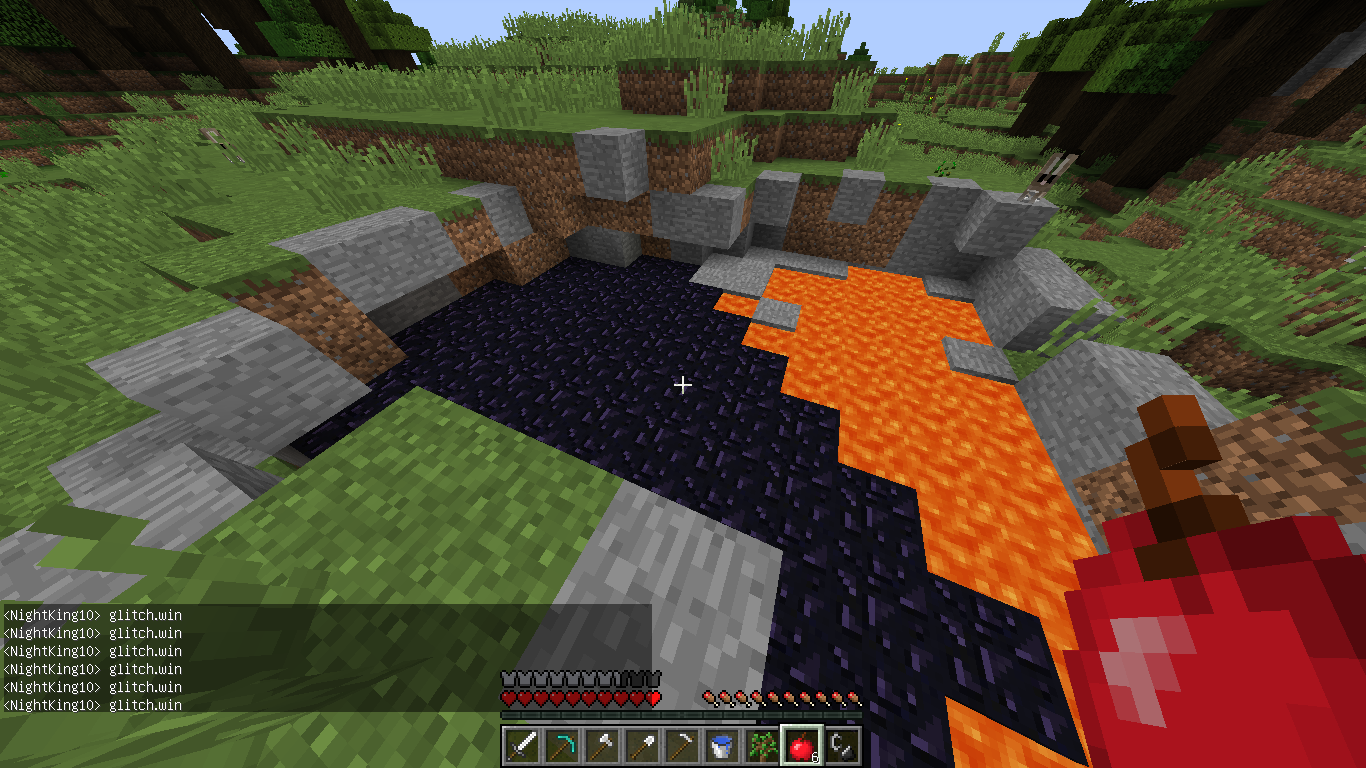Pick the iron shovel hotbar slot

pyautogui.click(x=642, y=746)
